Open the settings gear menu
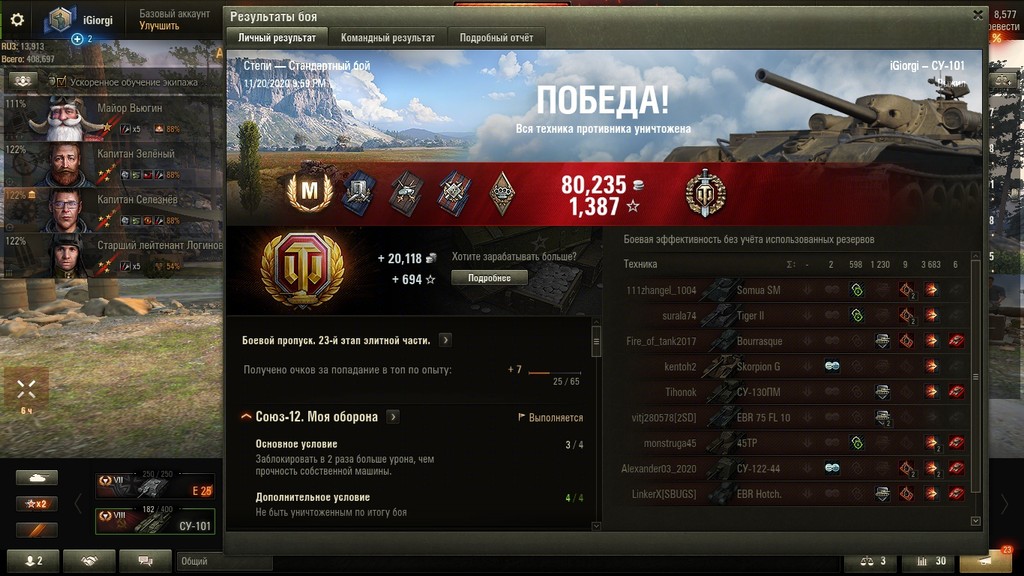This screenshot has width=1024, height=576. pos(17,18)
